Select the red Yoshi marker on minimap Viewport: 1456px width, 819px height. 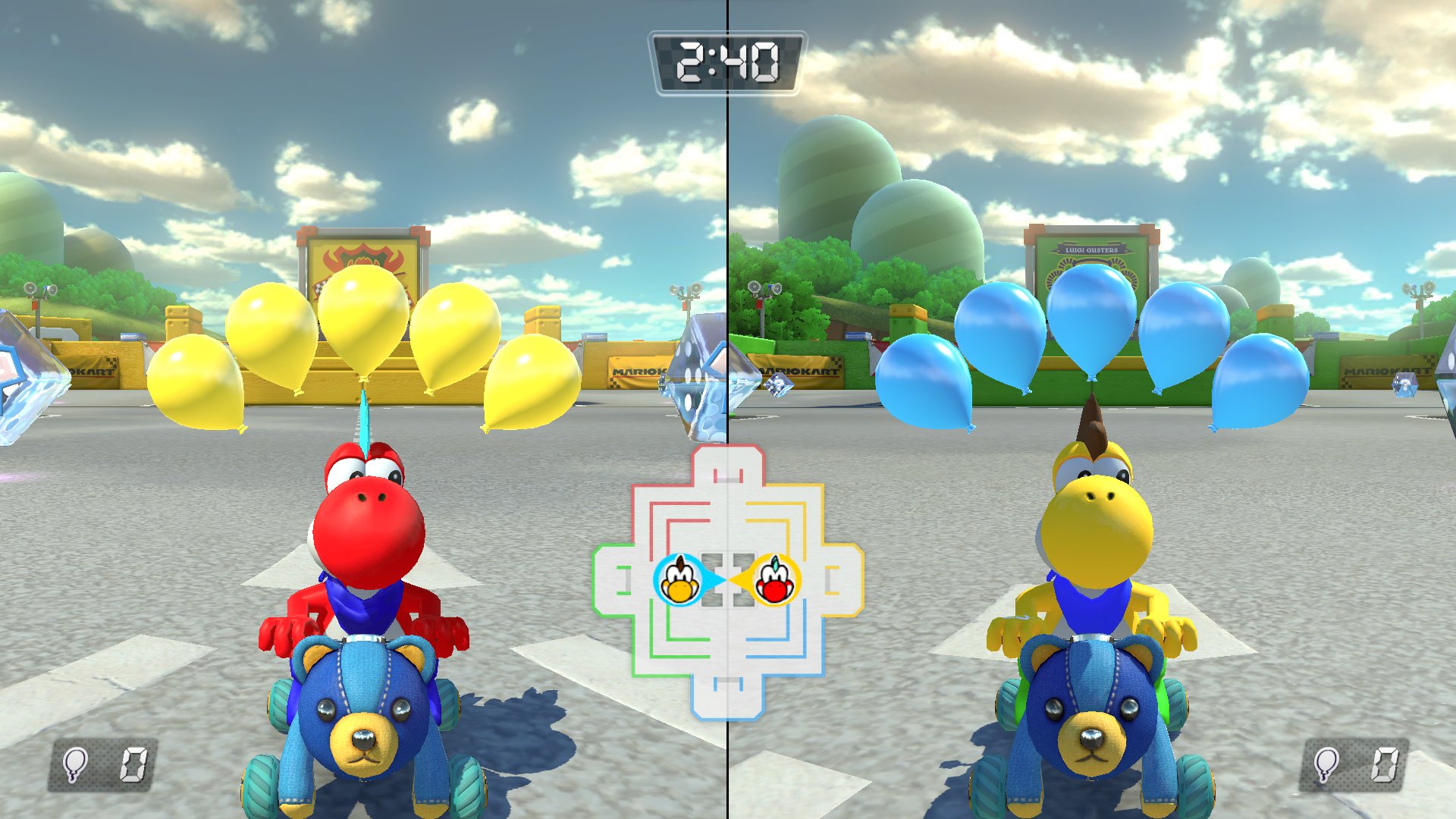pos(776,581)
